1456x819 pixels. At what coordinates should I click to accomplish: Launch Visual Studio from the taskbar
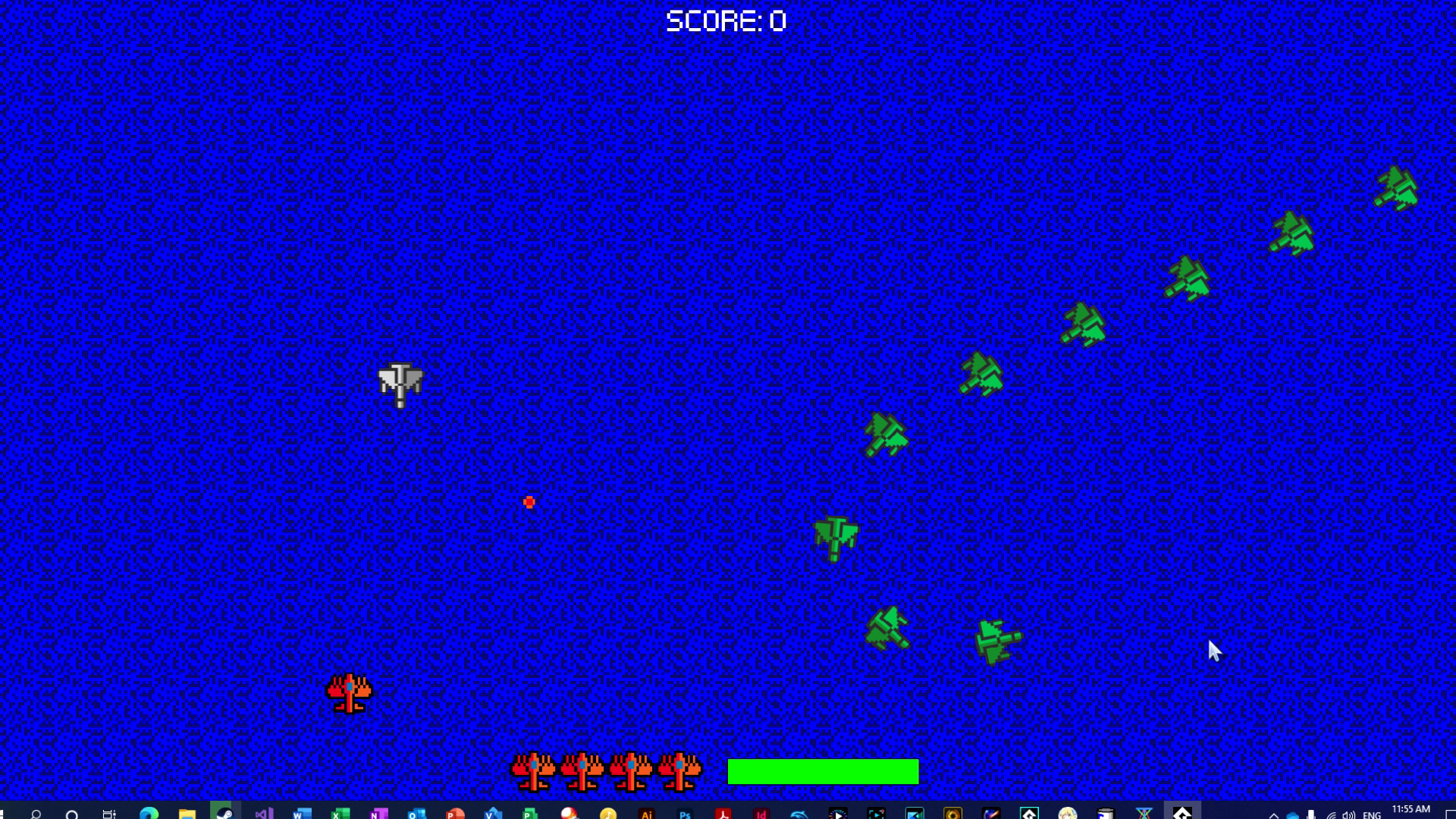tap(262, 811)
